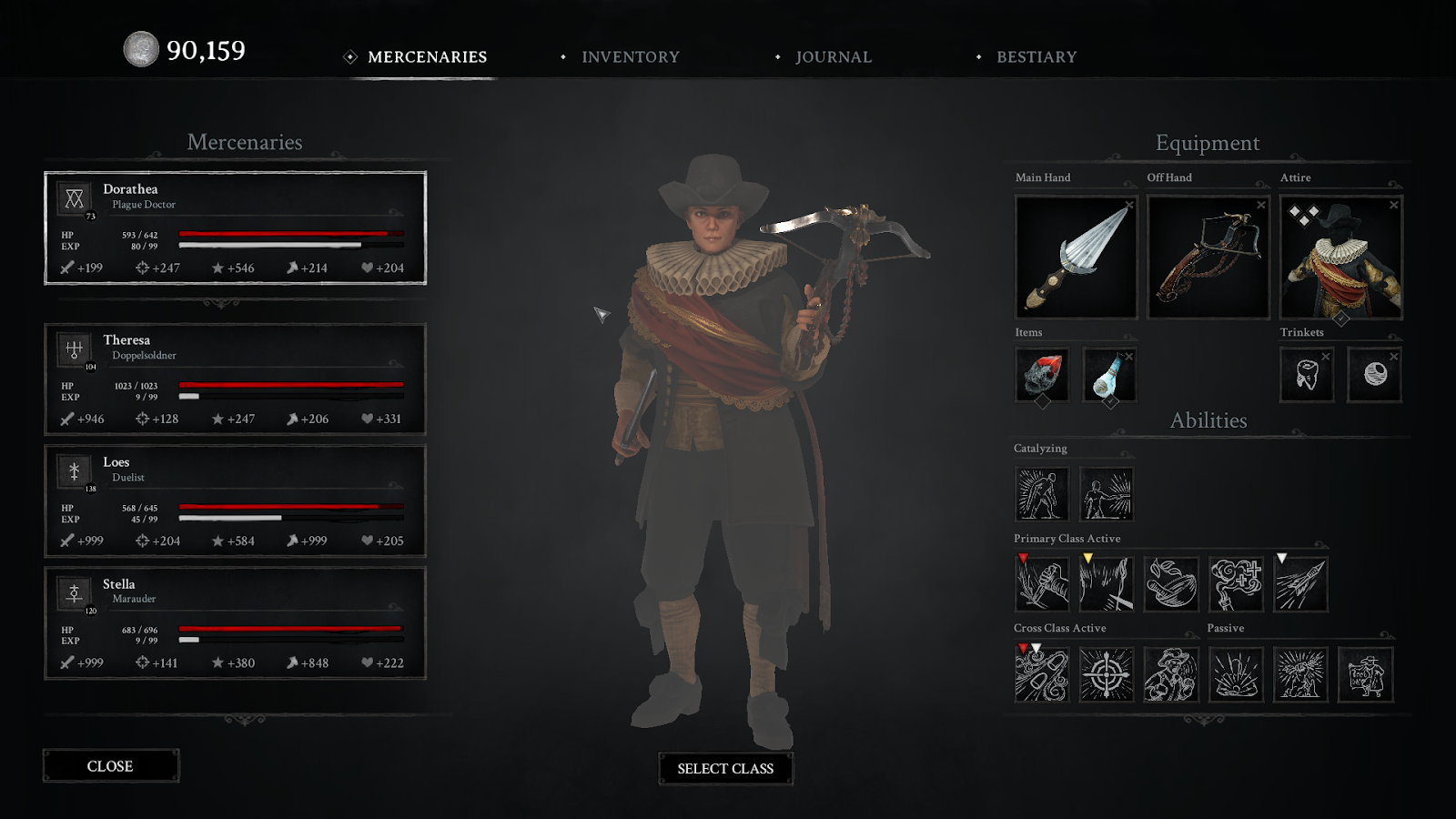Select the blue potion flask item
This screenshot has width=1456, height=819.
pyautogui.click(x=1108, y=374)
